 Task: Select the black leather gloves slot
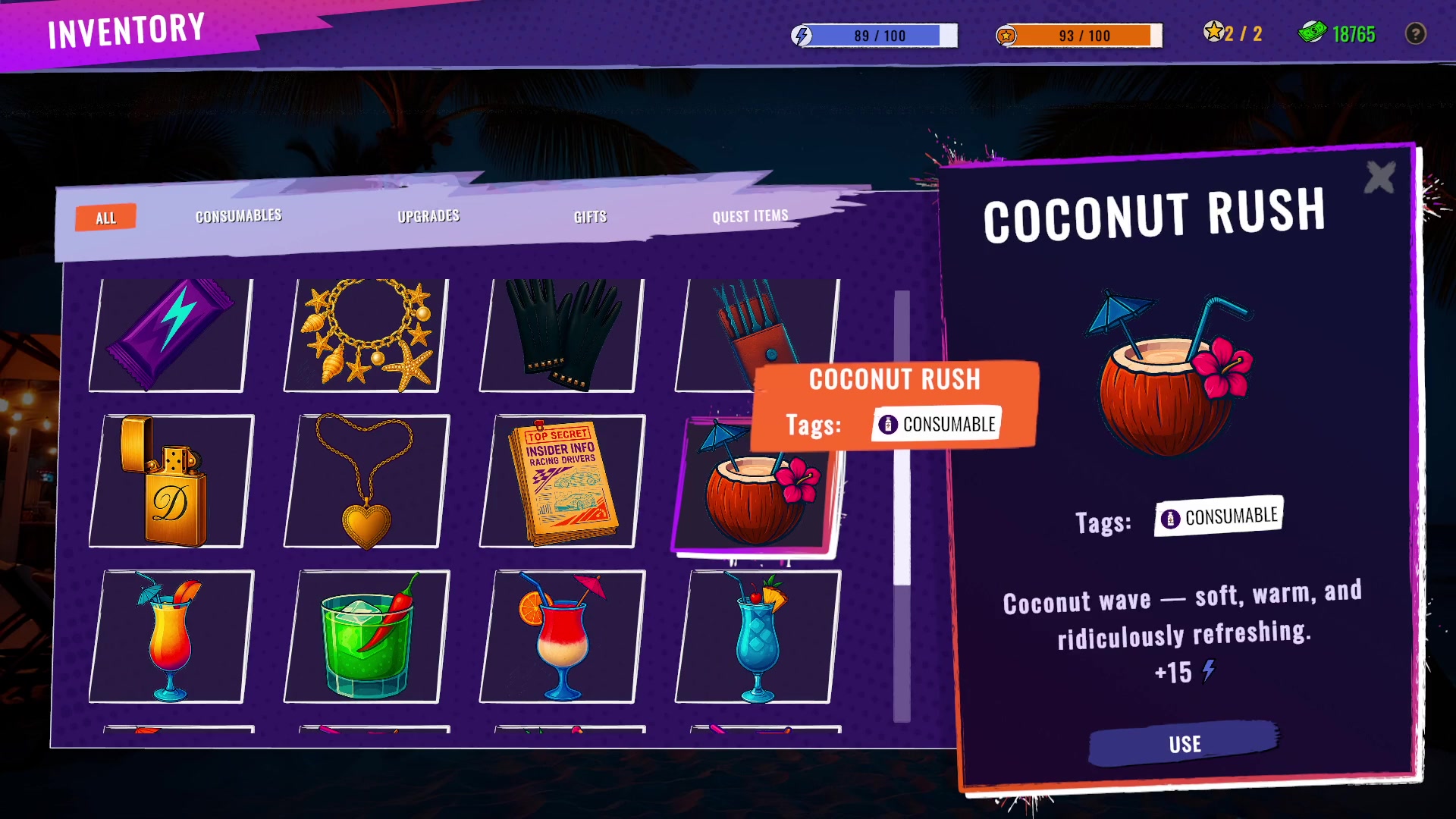point(562,334)
